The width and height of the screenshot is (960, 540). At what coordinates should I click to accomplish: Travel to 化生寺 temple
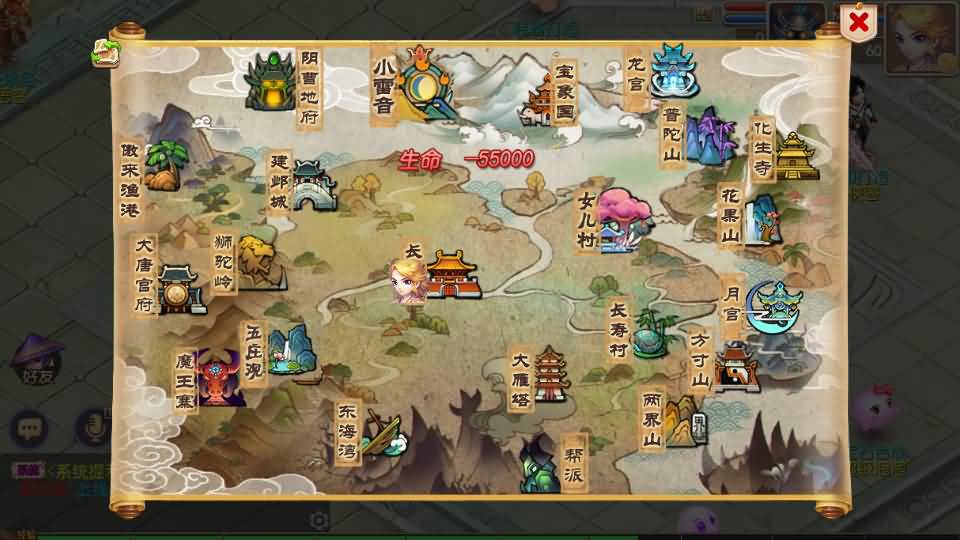[795, 155]
